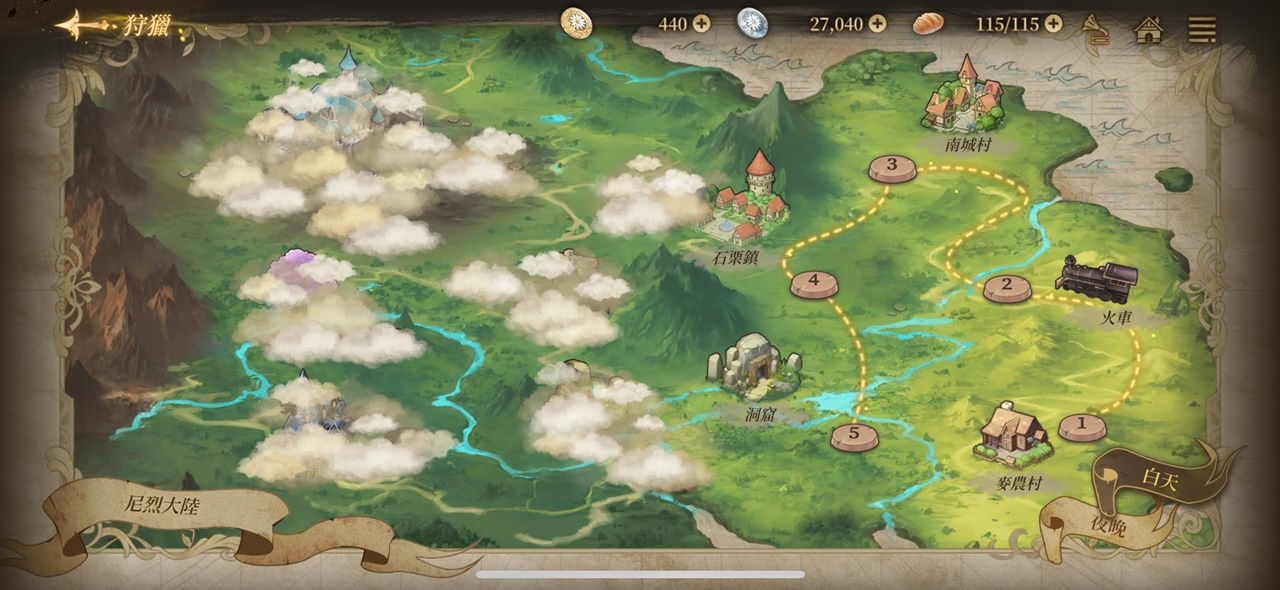Return home with the house icon
Image resolution: width=1280 pixels, height=590 pixels.
[1149, 29]
